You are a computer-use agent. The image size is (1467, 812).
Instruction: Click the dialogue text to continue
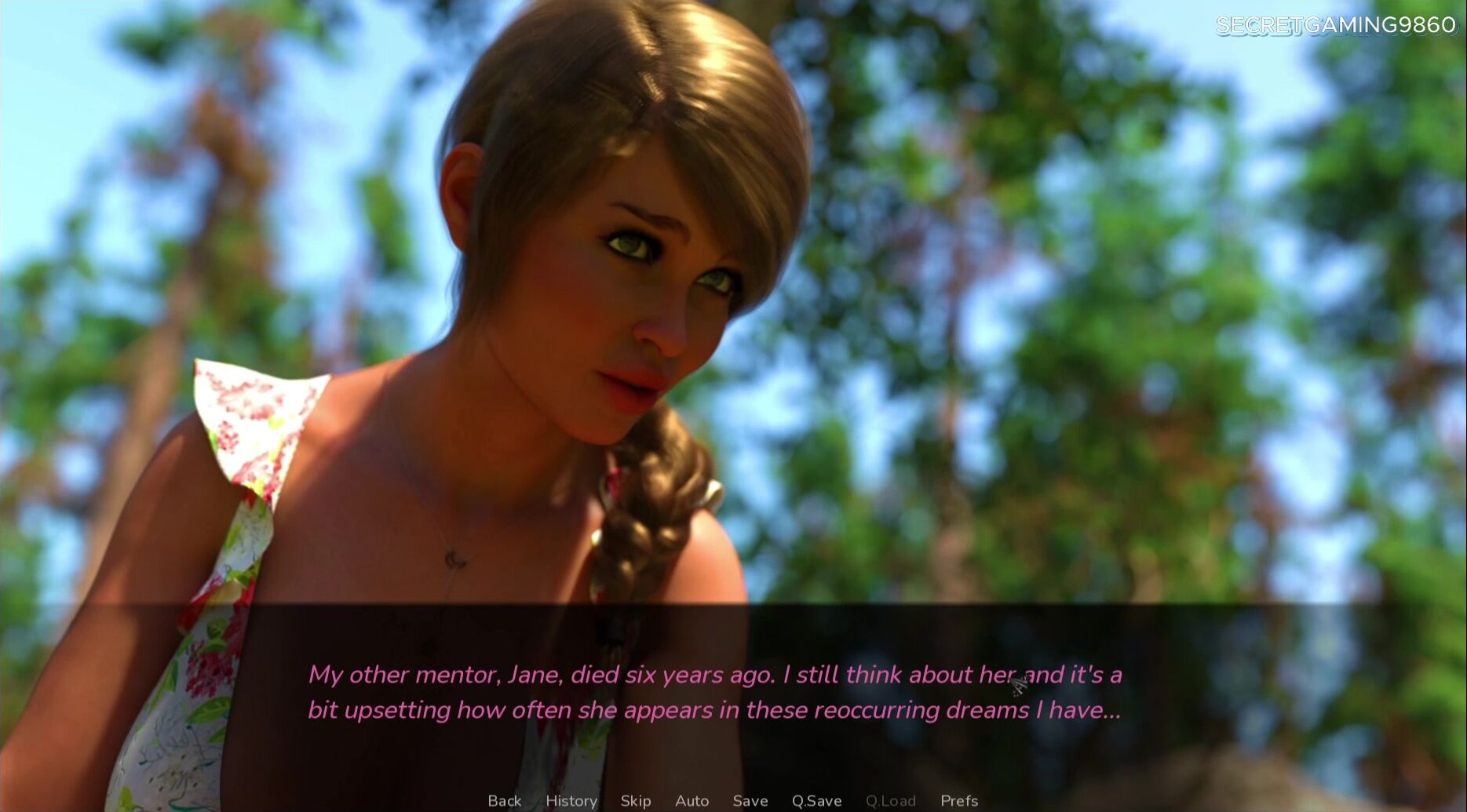click(714, 692)
